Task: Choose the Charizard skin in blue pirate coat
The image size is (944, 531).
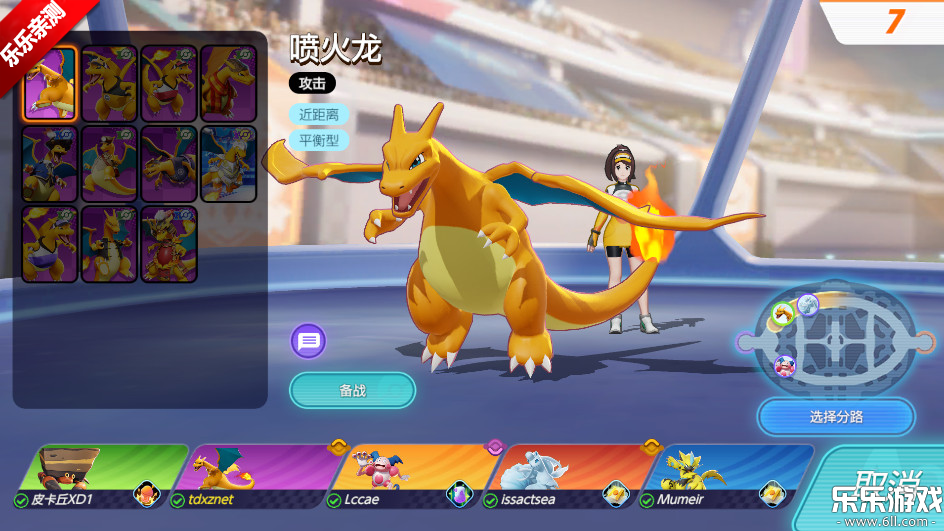Action: (50, 164)
